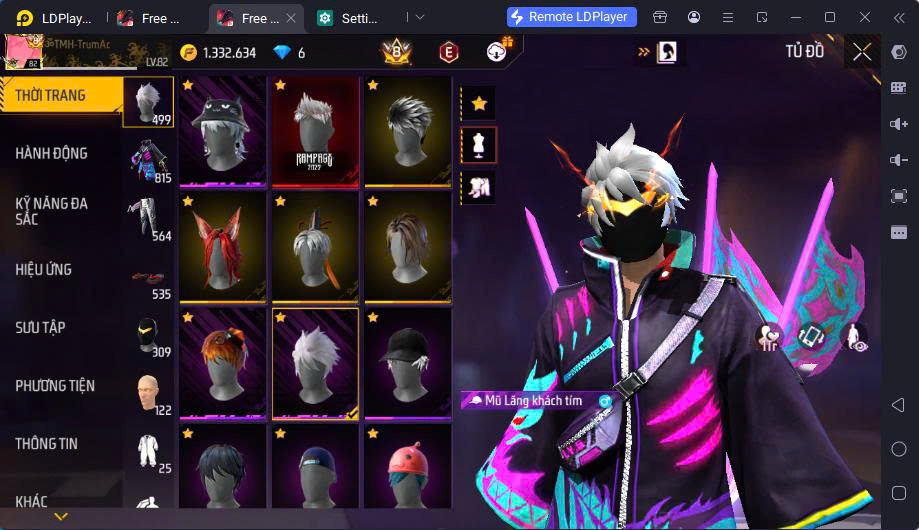Screen dimensions: 919x530
Task: Select the orange hair with headphones item
Action: pos(223,363)
